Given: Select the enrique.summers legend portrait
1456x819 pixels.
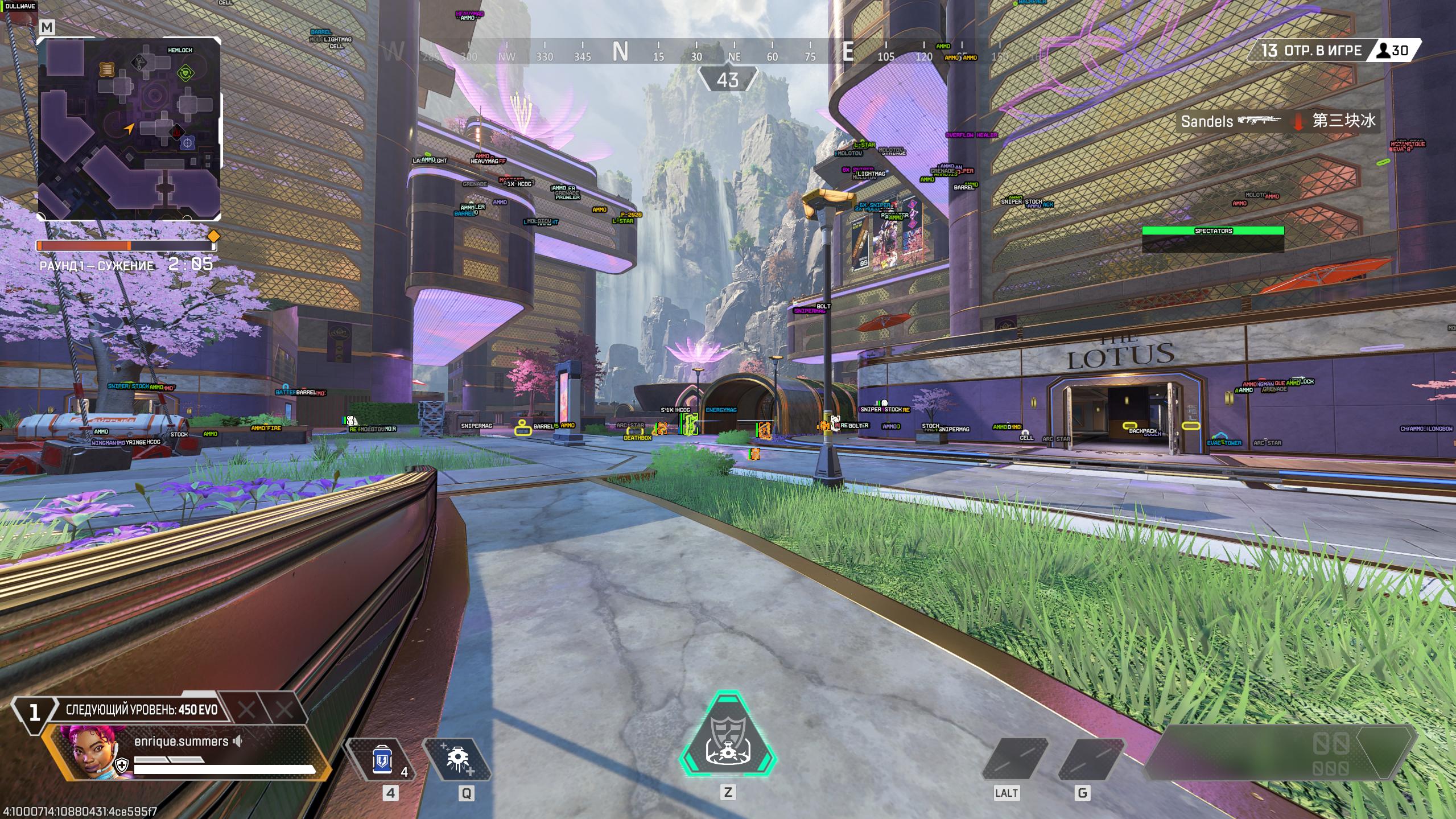Looking at the screenshot, I should click(89, 751).
